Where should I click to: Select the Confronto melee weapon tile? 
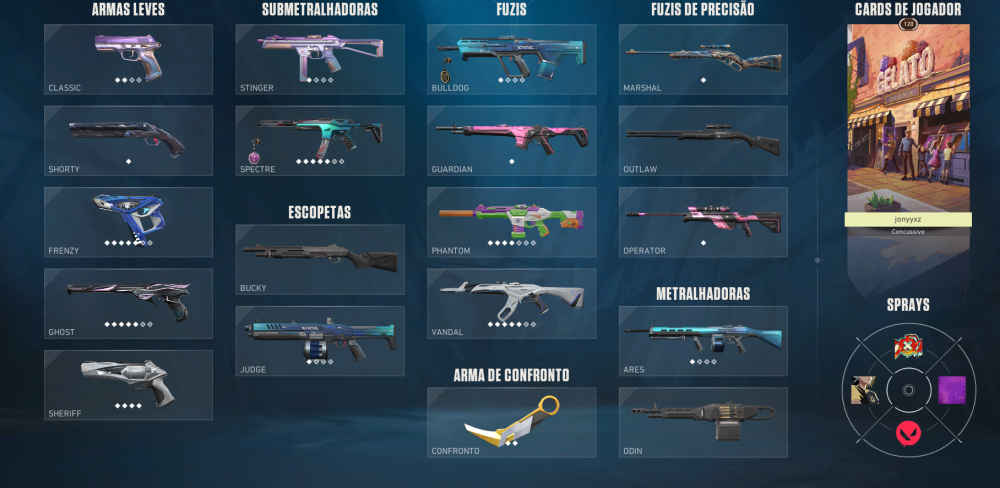click(x=511, y=422)
